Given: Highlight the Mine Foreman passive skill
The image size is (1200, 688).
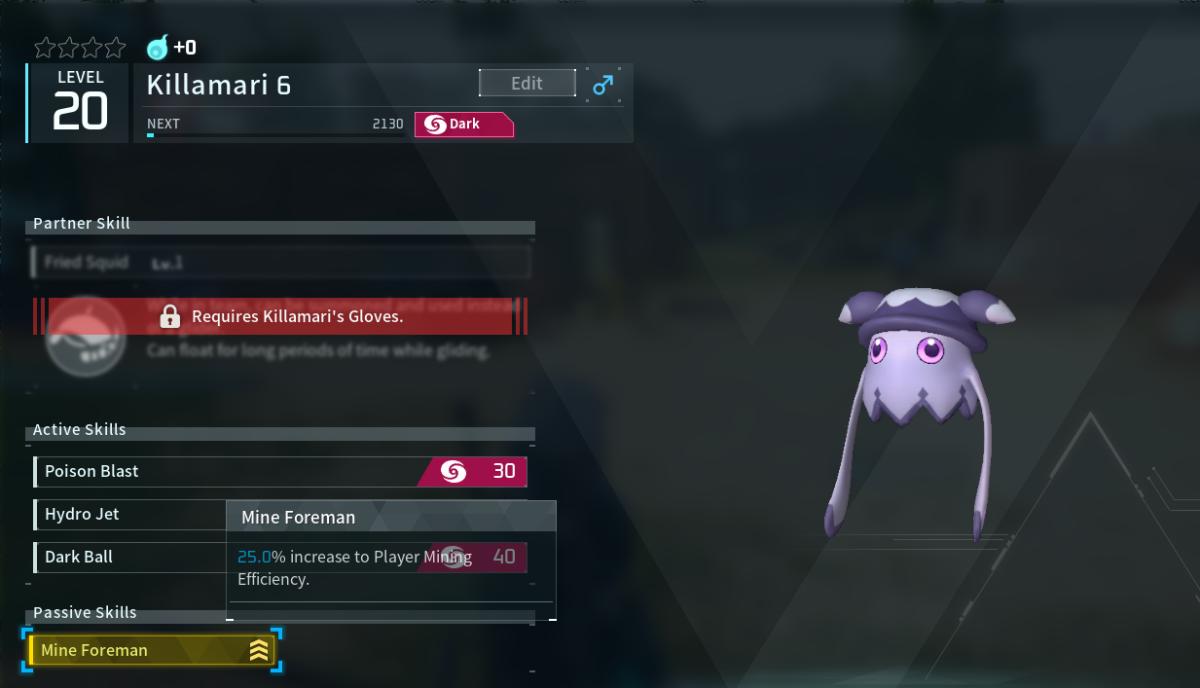Looking at the screenshot, I should point(152,651).
